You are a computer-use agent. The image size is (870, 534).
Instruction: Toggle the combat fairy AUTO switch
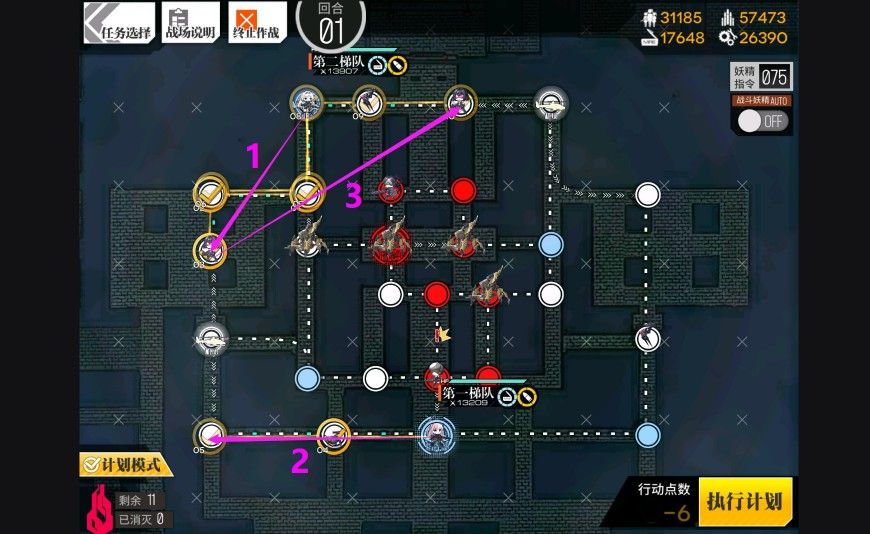[x=763, y=121]
